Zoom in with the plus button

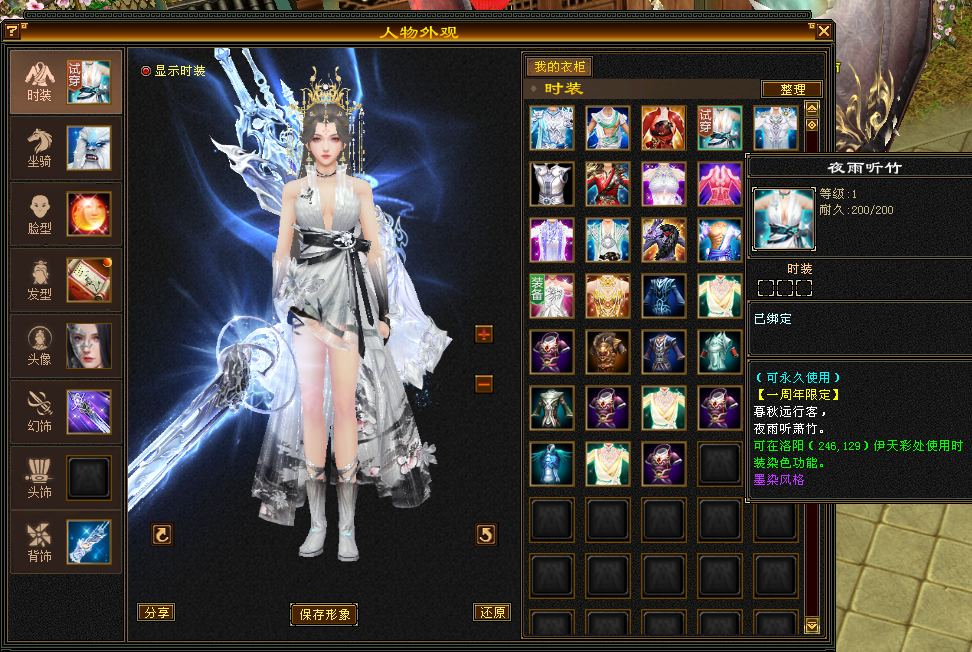pyautogui.click(x=484, y=334)
